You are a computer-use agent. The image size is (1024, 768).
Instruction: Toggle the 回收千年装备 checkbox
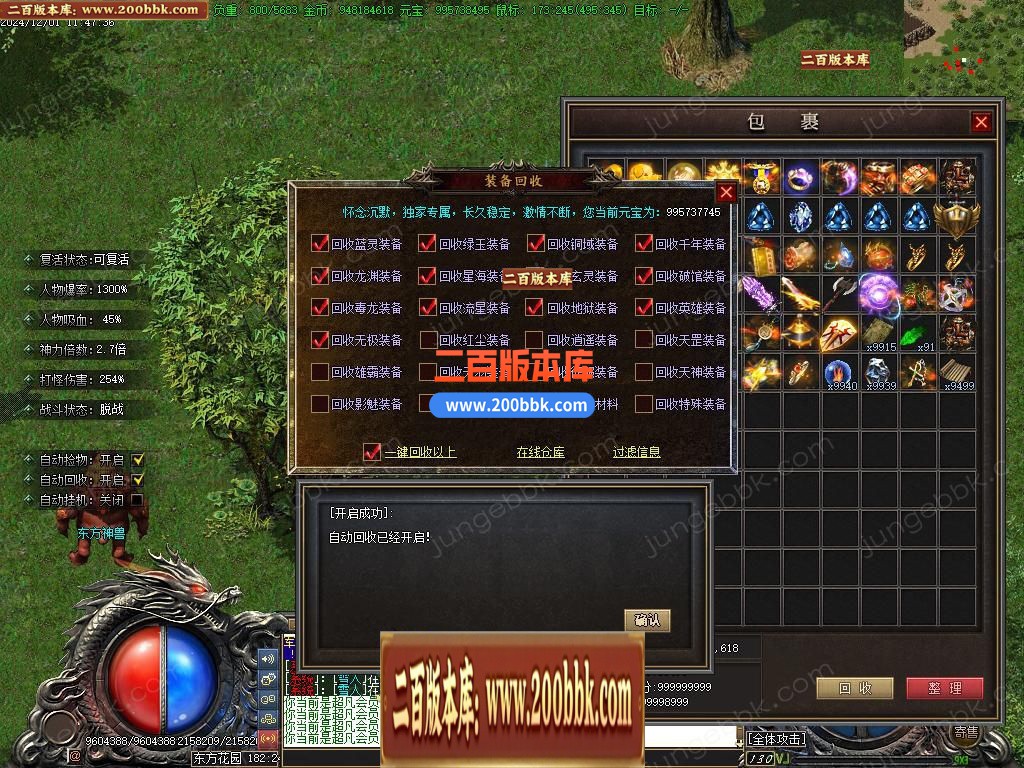pos(644,244)
